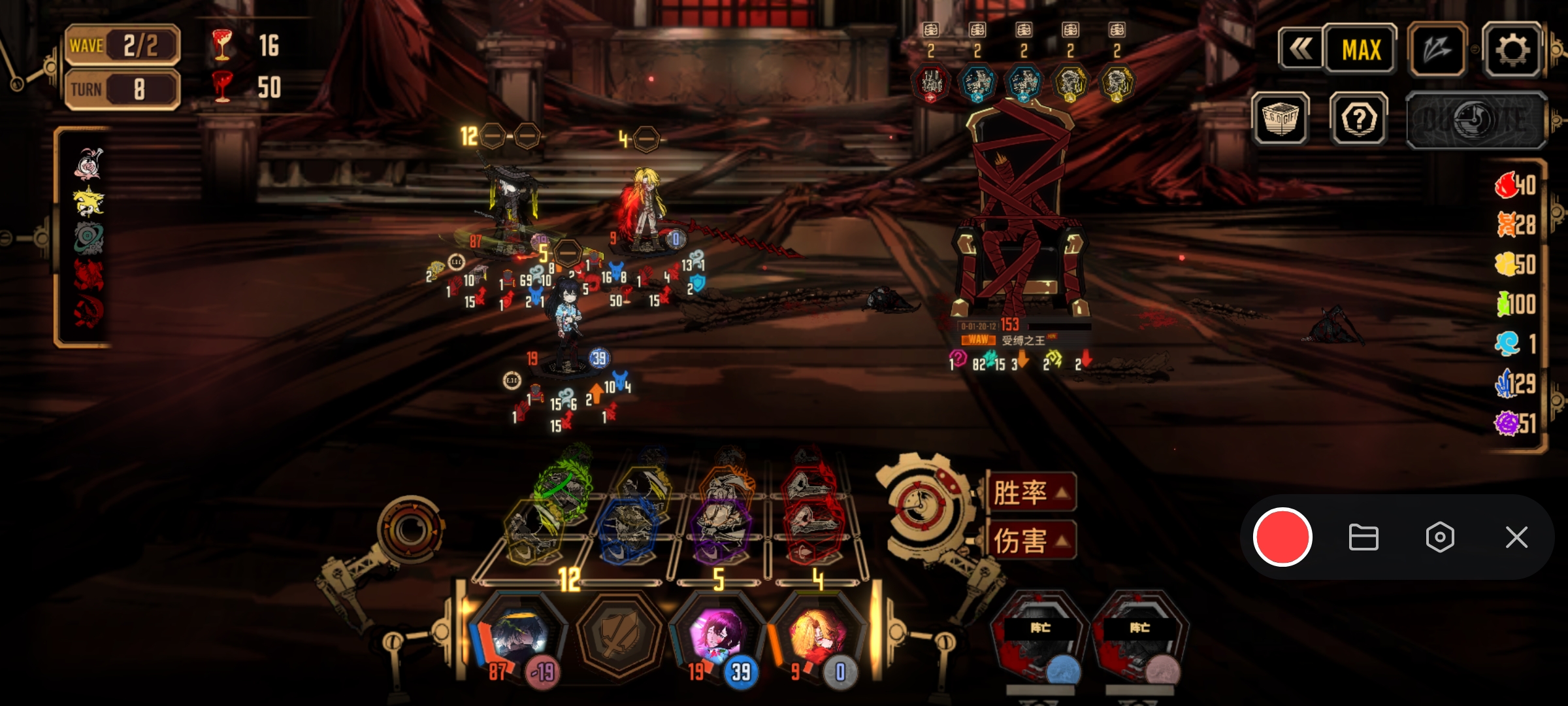
Task: Open the settings gear menu
Action: 1512,50
